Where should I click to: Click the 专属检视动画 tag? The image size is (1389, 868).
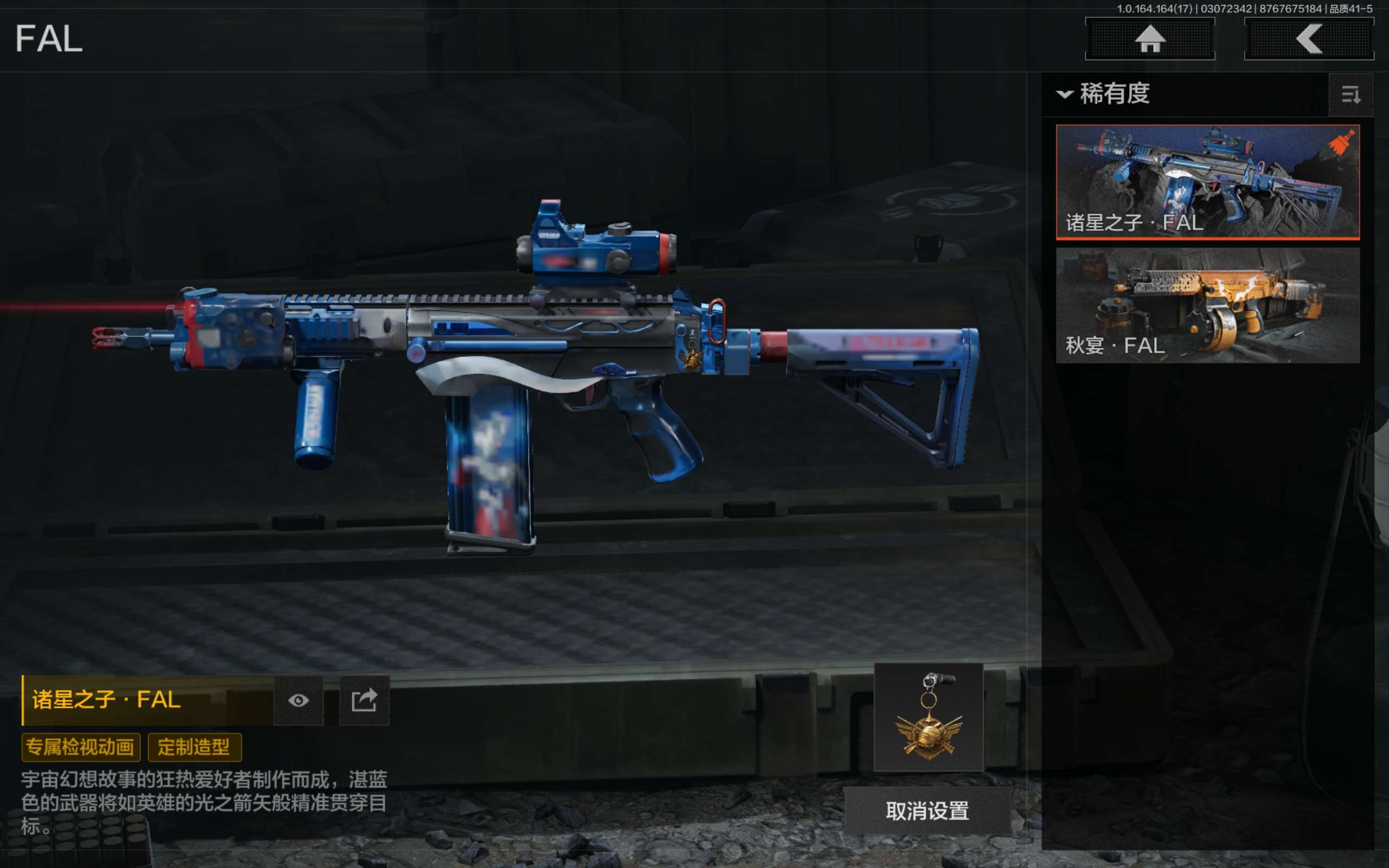(81, 747)
